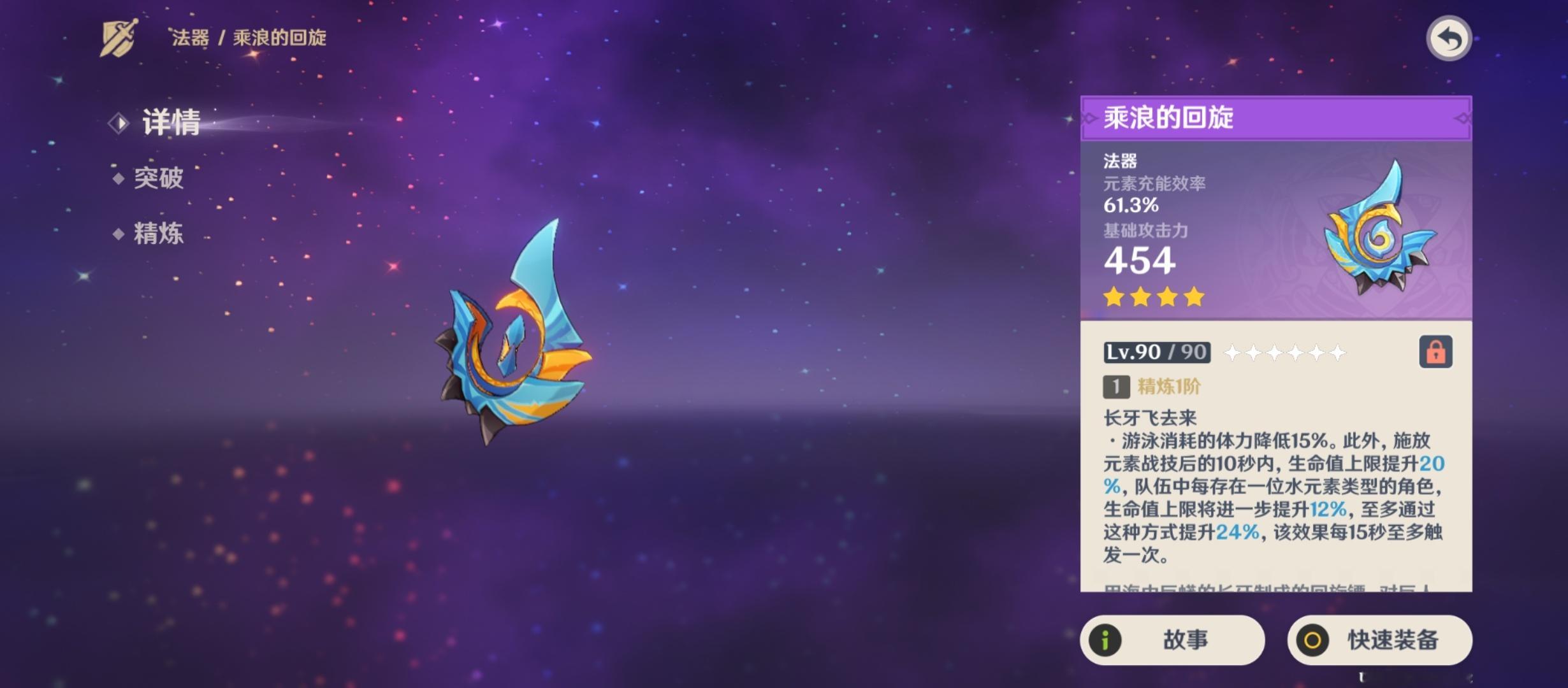This screenshot has width=1568, height=688.
Task: Click the weapon category icon beside 法器
Action: point(119,38)
